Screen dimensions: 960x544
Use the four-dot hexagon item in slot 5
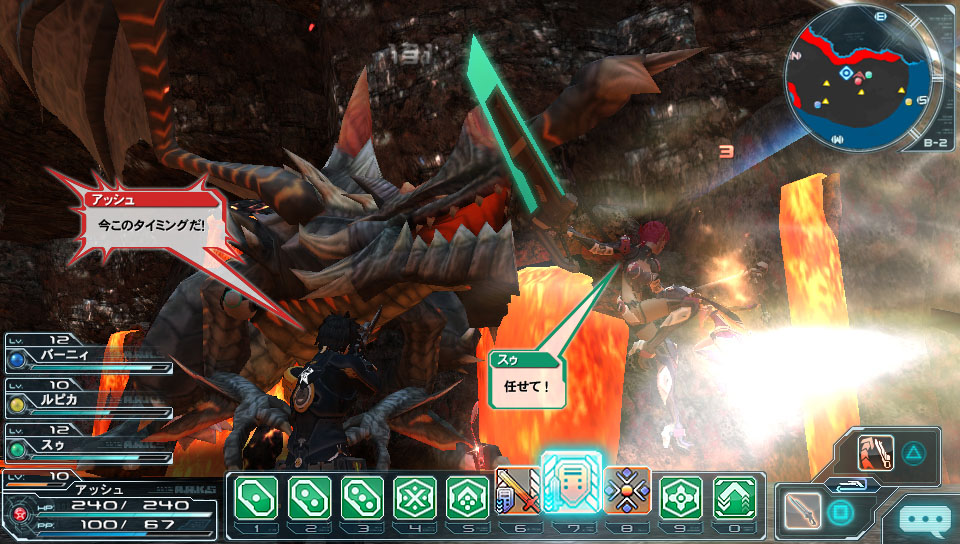(467, 496)
